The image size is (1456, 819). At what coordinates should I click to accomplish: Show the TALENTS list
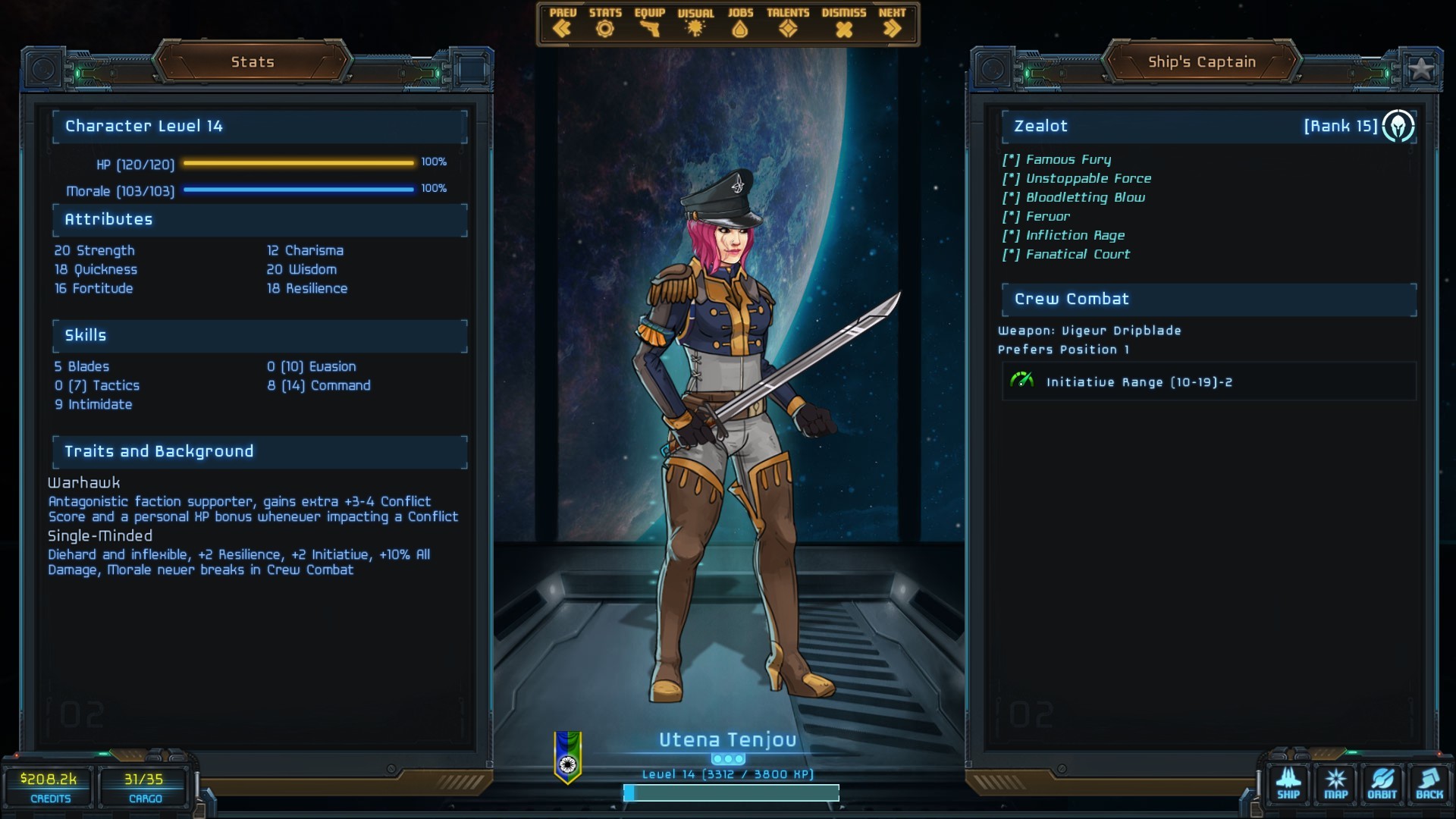(788, 24)
